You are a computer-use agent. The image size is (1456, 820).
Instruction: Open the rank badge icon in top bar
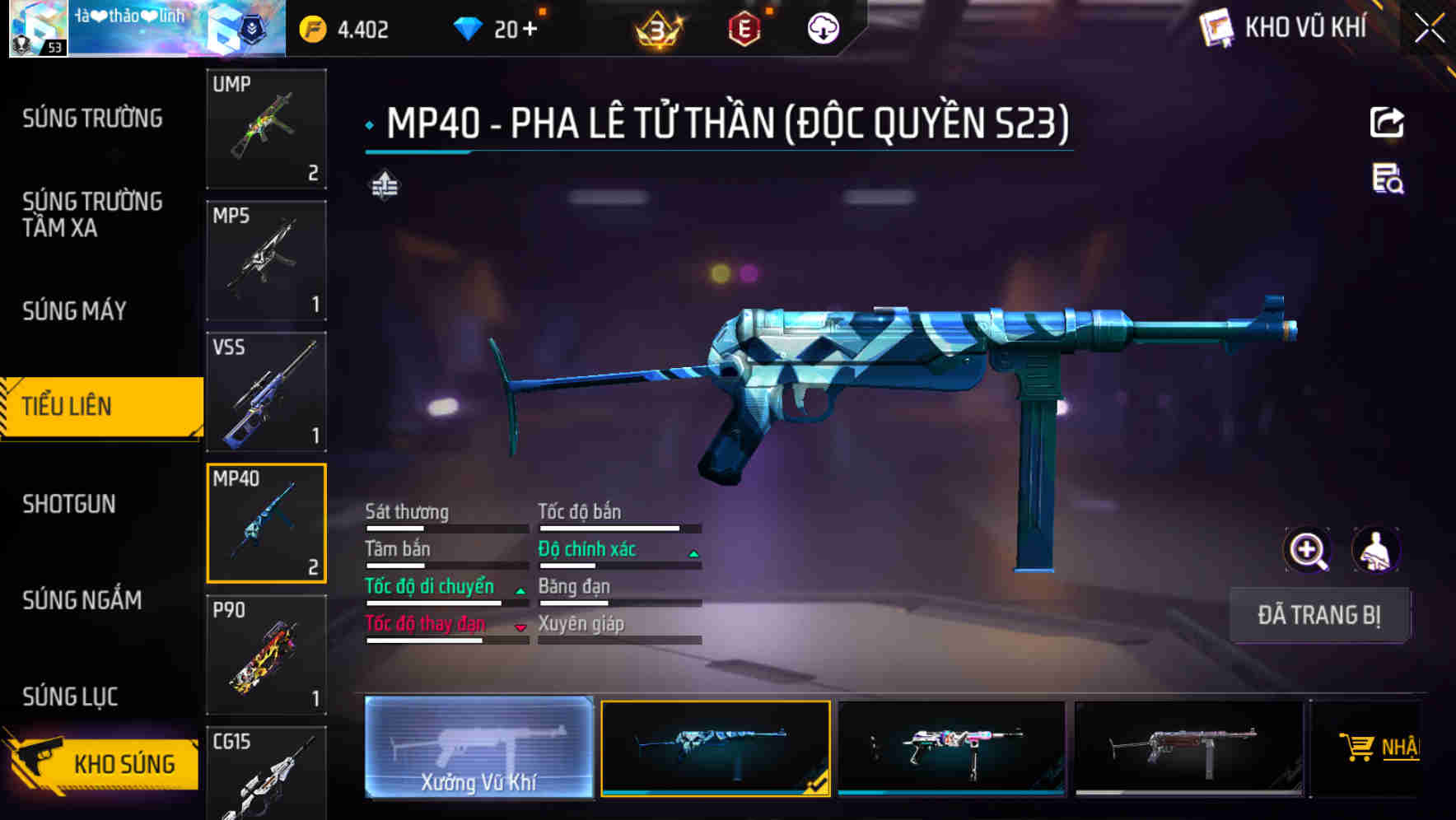point(655,27)
